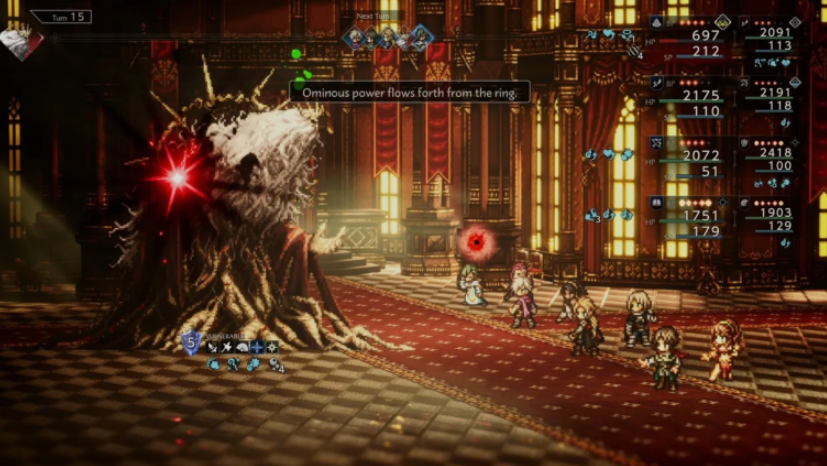Click the Next Turn order portrait row
This screenshot has width=827, height=466.
(390, 38)
